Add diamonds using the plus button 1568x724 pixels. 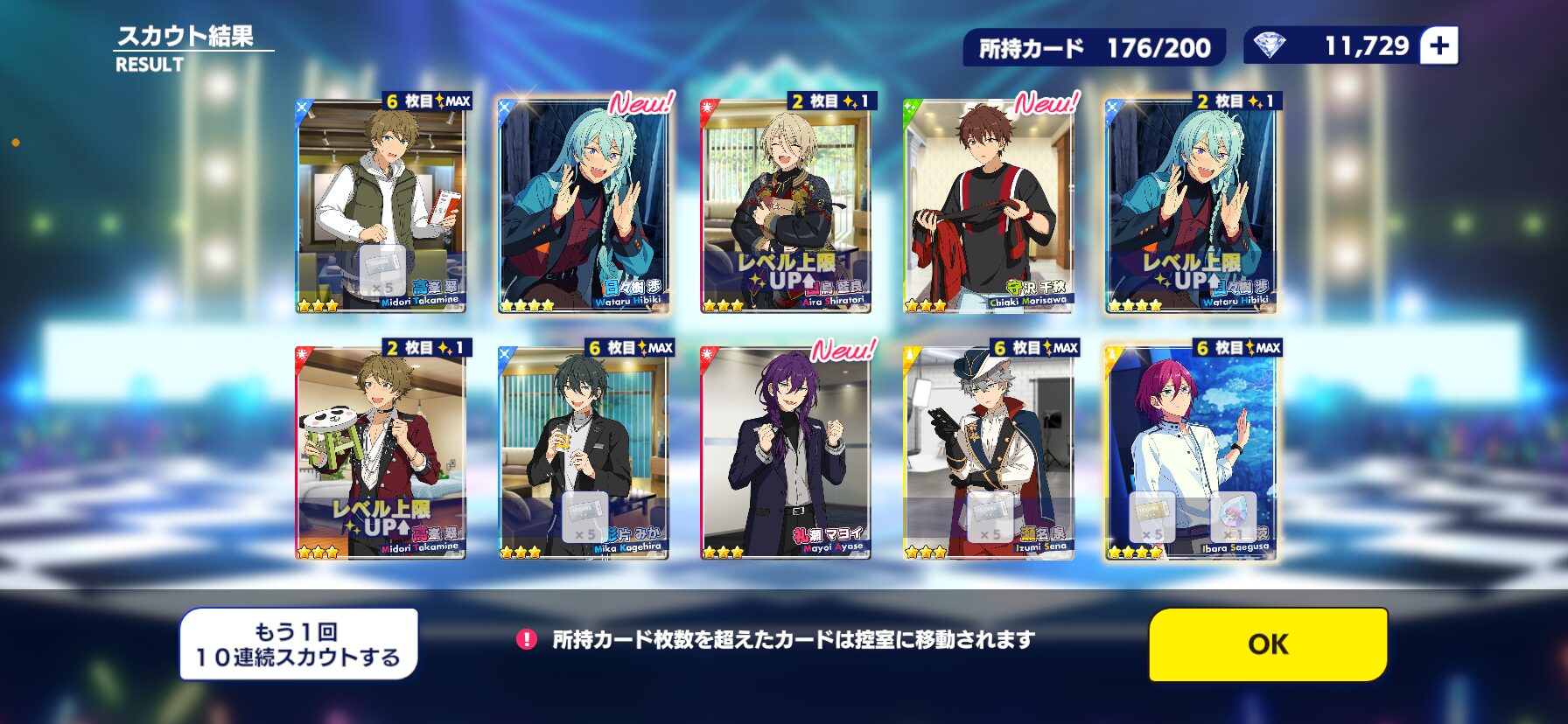coord(1439,46)
